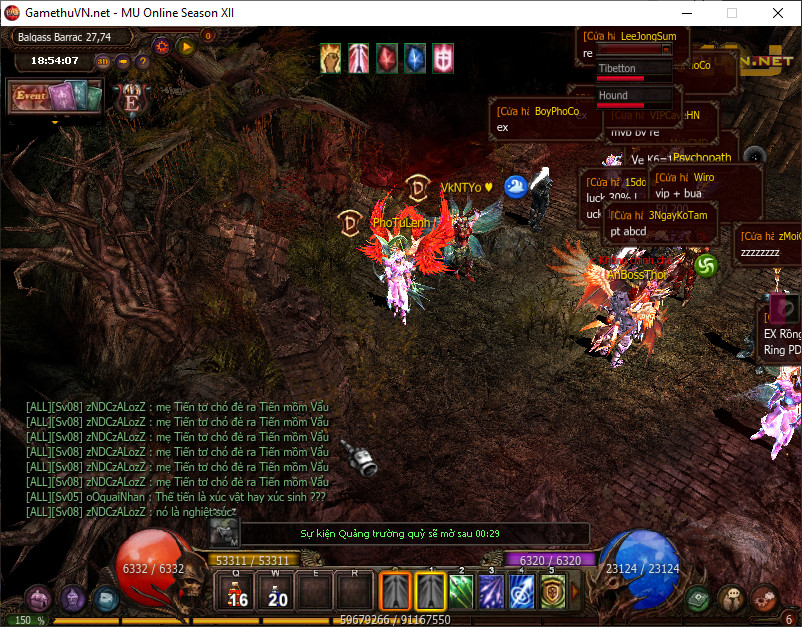Viewport: 802px width, 627px height.
Task: Click the red cross shield buff icon
Action: tap(442, 58)
